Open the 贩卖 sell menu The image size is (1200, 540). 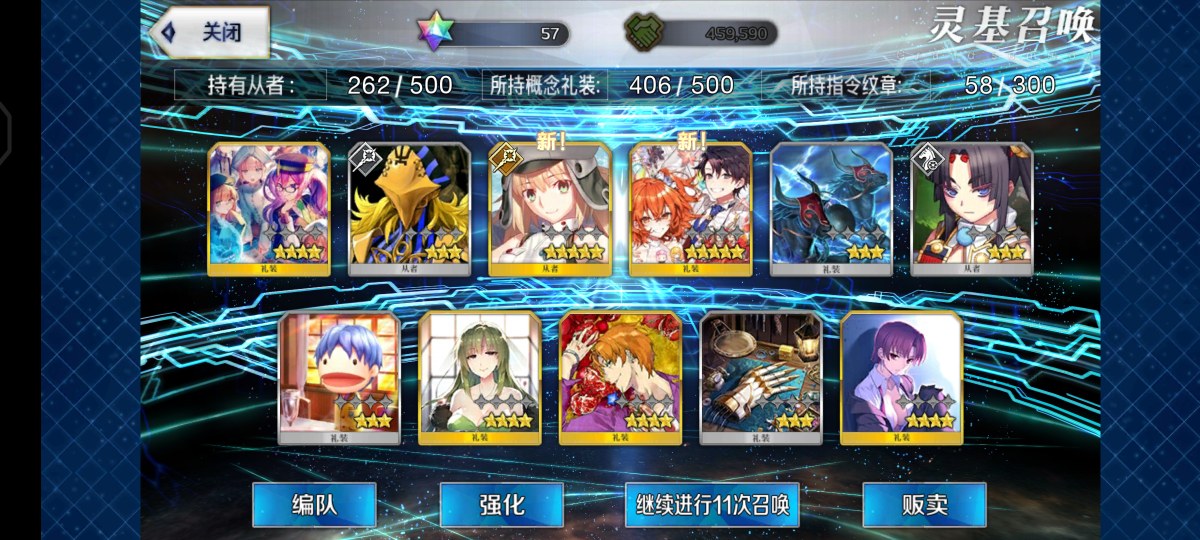pyautogui.click(x=923, y=505)
